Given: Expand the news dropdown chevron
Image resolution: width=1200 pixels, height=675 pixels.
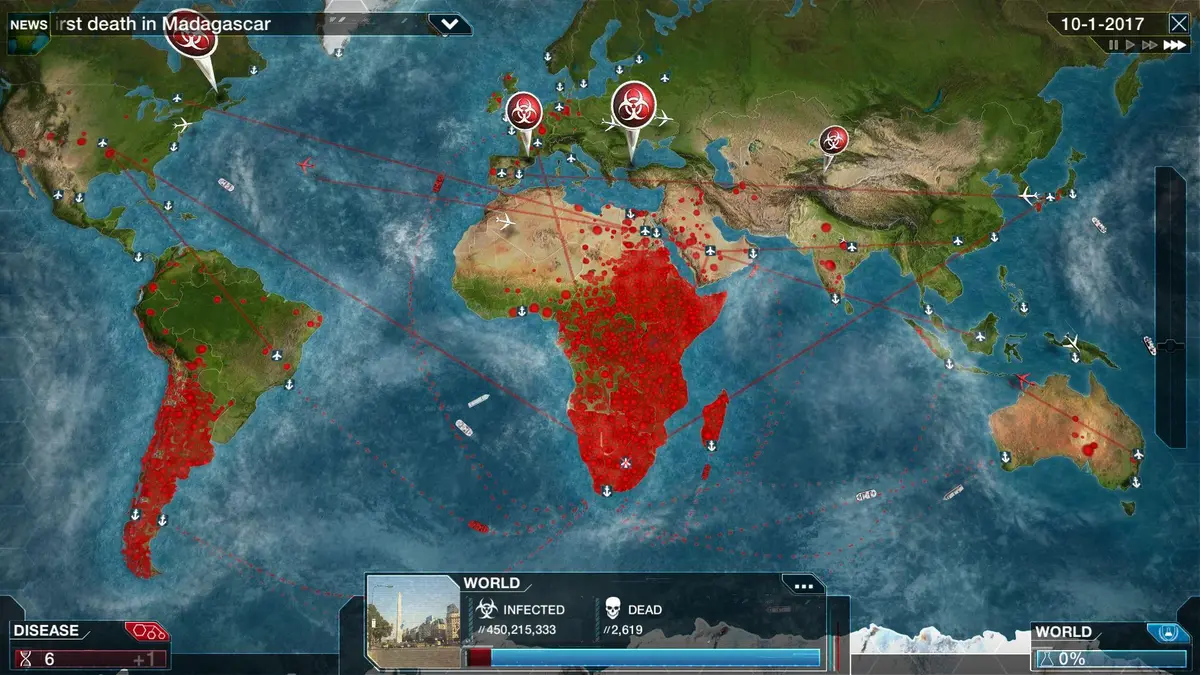Looking at the screenshot, I should 450,24.
